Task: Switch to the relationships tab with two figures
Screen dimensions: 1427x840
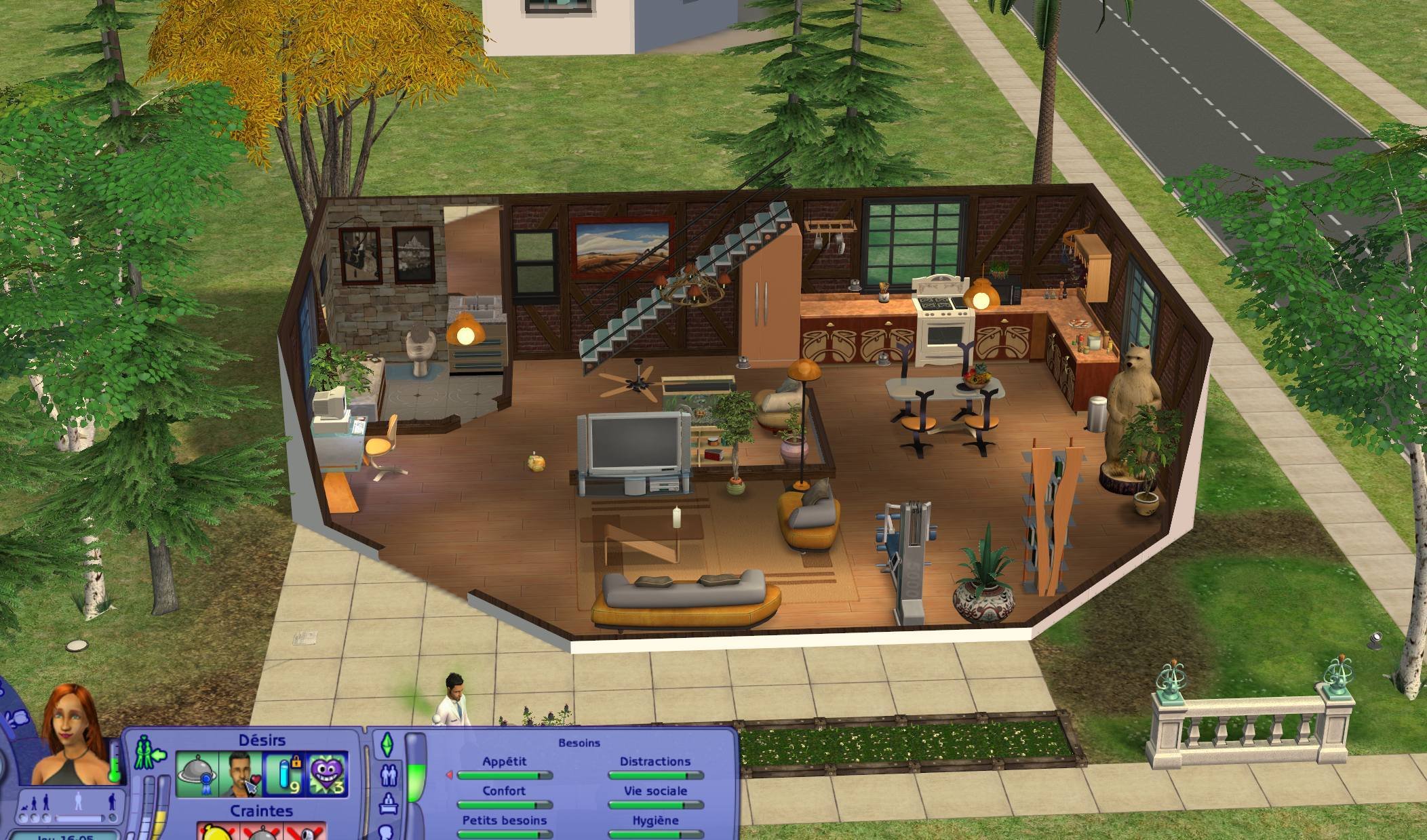Action: (389, 774)
